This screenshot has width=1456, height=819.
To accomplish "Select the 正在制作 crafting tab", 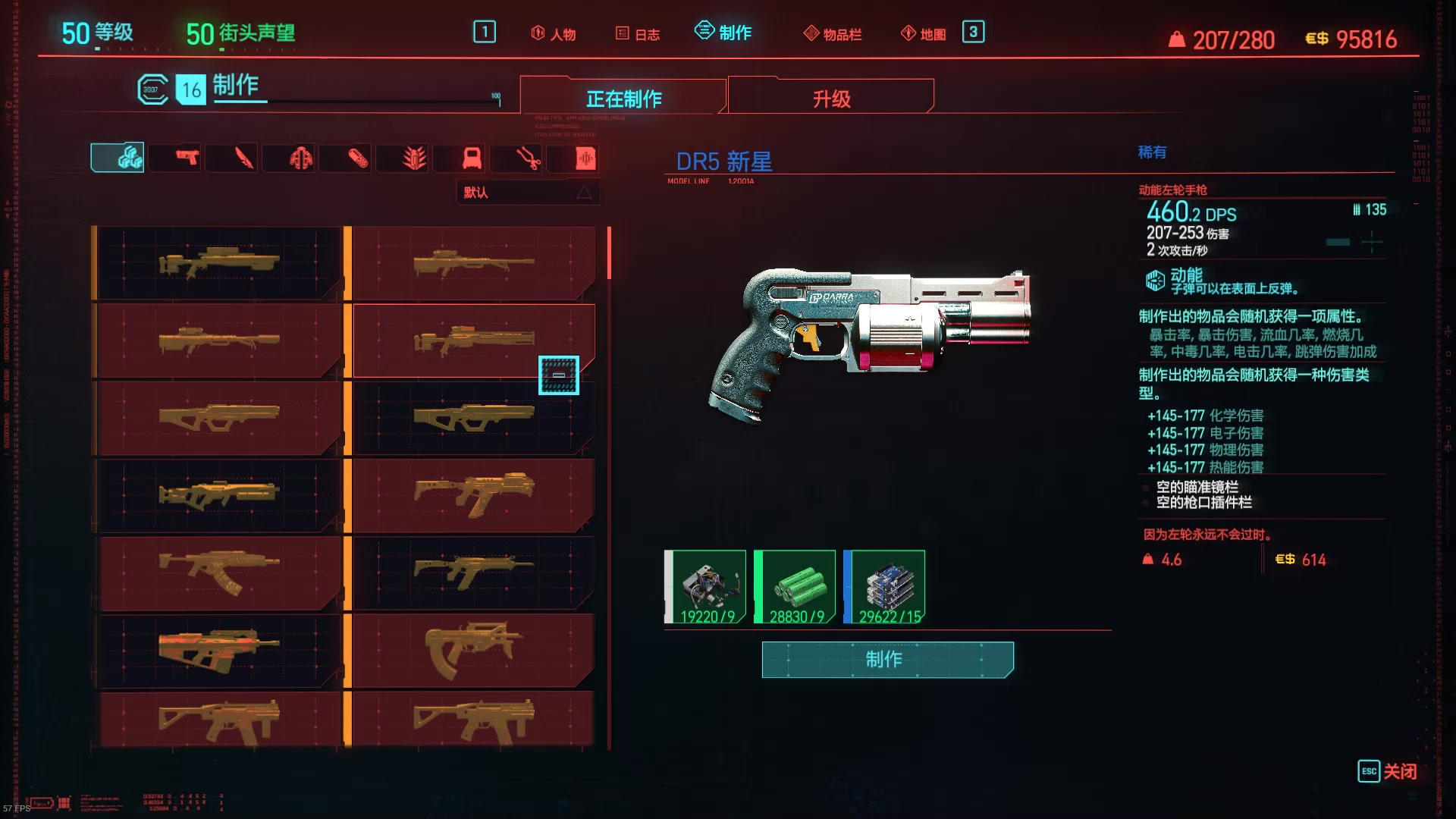I will click(x=623, y=99).
